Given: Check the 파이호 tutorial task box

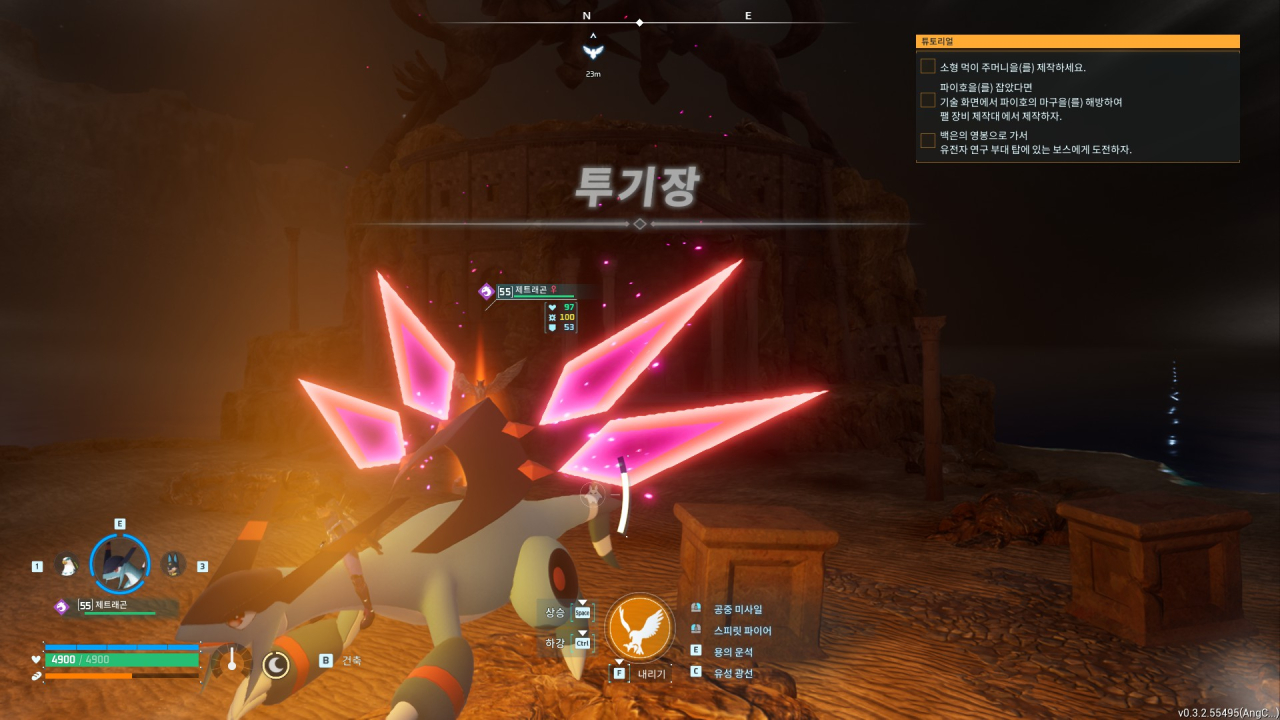Looking at the screenshot, I should click(x=928, y=101).
